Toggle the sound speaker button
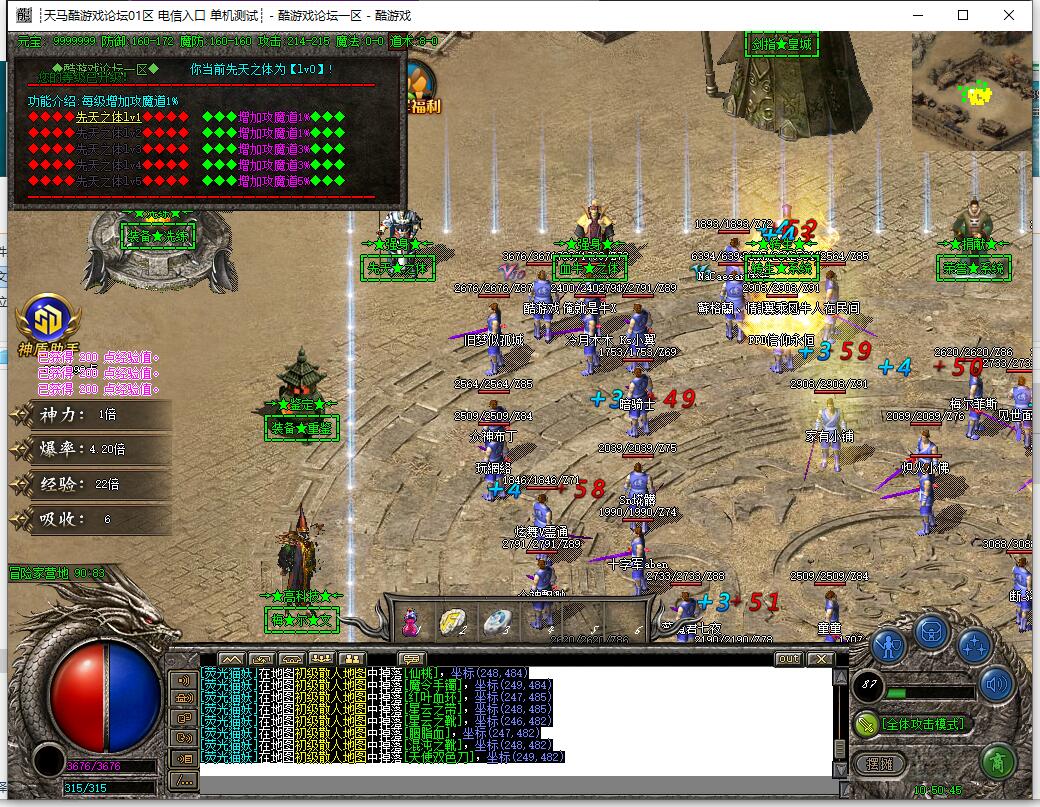The image size is (1040, 807). tap(996, 685)
